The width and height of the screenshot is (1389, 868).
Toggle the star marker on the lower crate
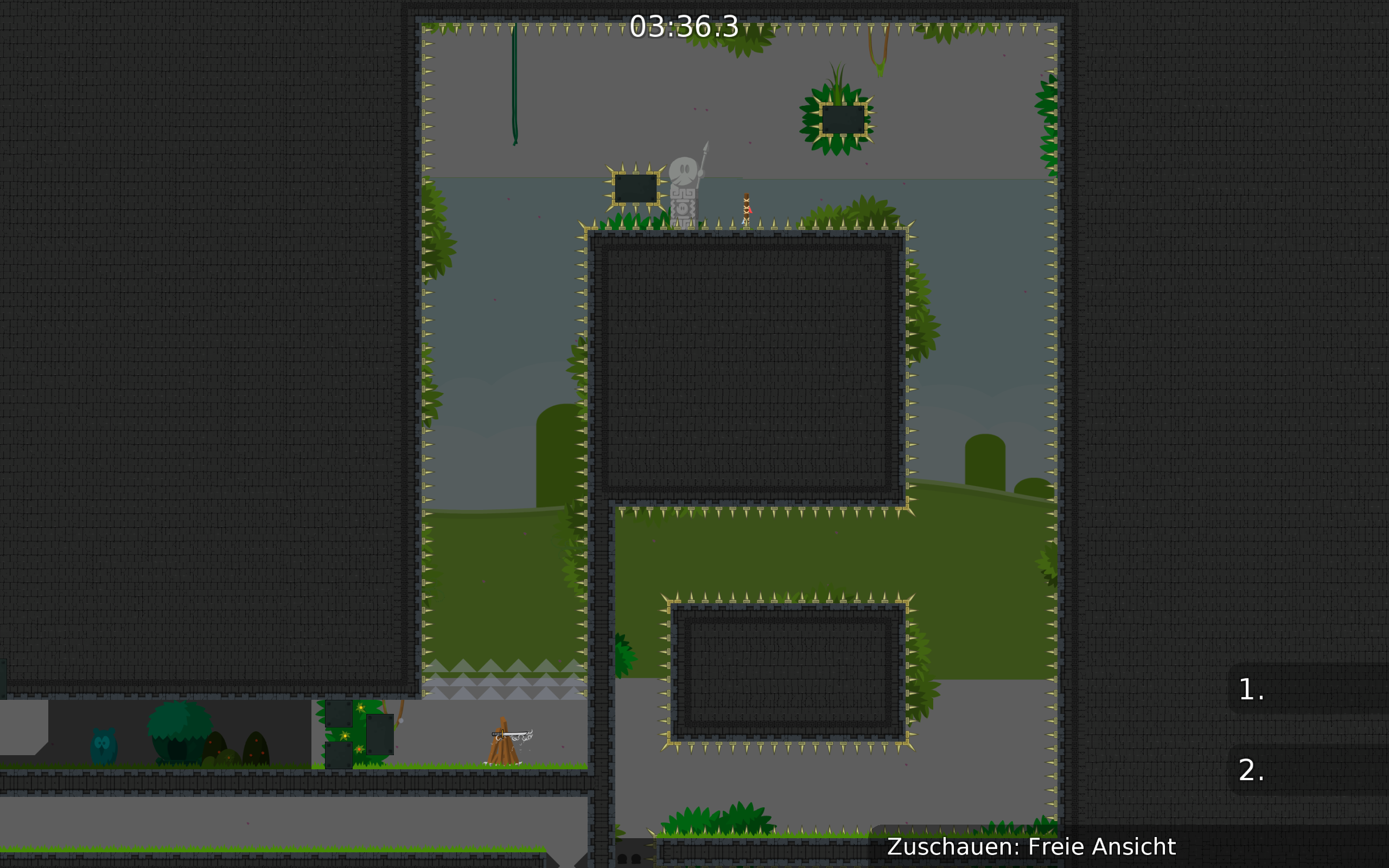[359, 750]
